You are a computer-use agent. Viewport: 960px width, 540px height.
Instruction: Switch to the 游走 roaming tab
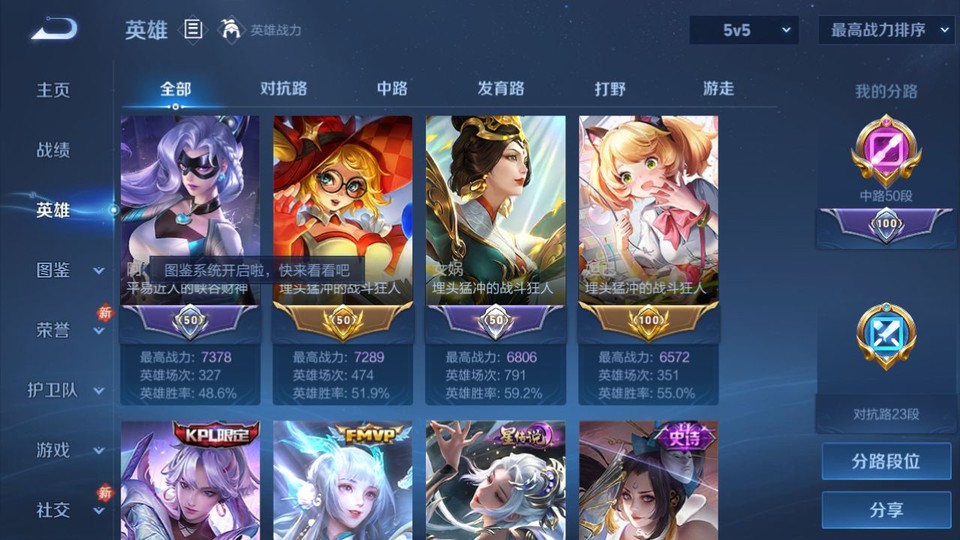click(718, 89)
